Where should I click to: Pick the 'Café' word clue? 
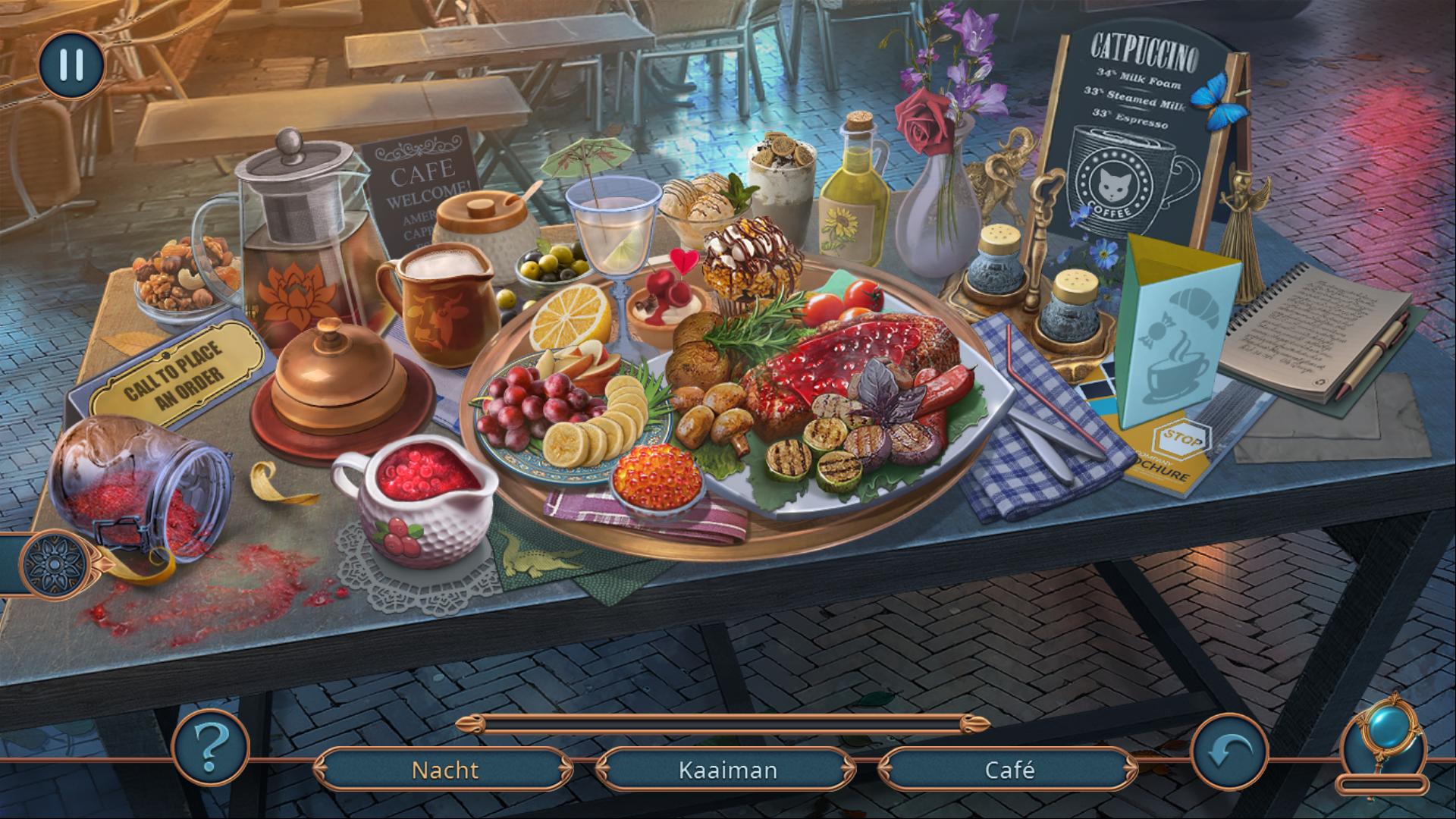click(x=1009, y=770)
